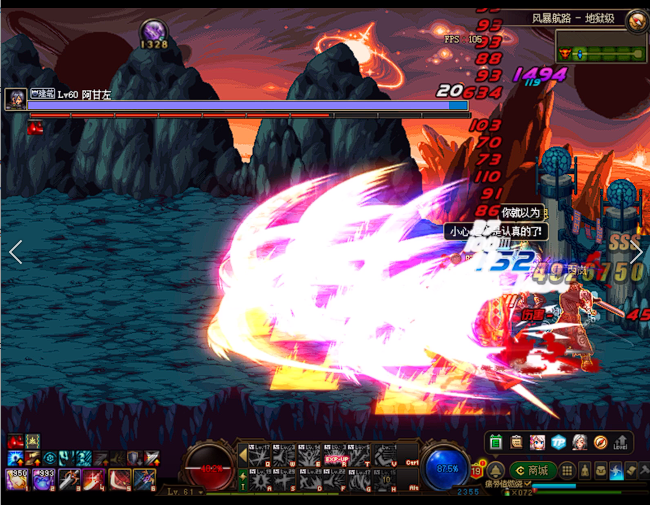Viewport: 650px width, 505px height.
Task: Open the 商城 shop button
Action: [x=532, y=470]
